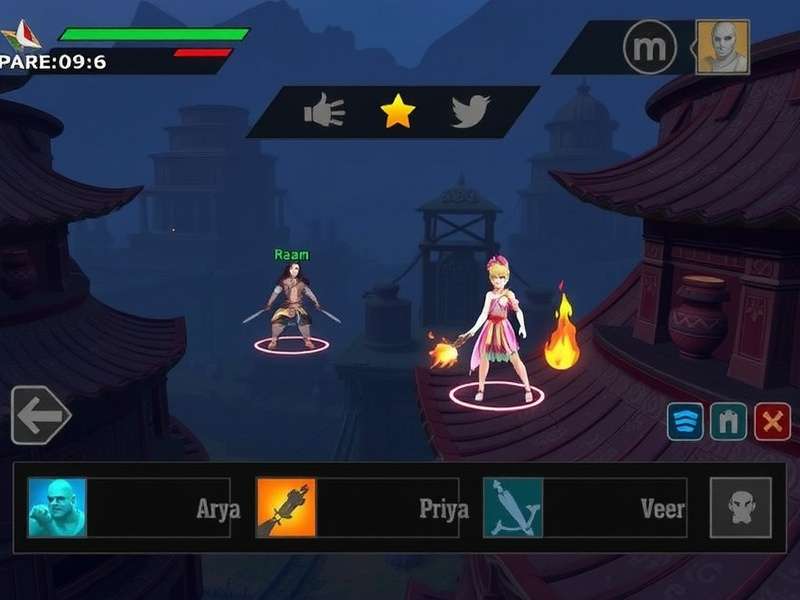Click the teal gate-shaped button

tap(728, 422)
